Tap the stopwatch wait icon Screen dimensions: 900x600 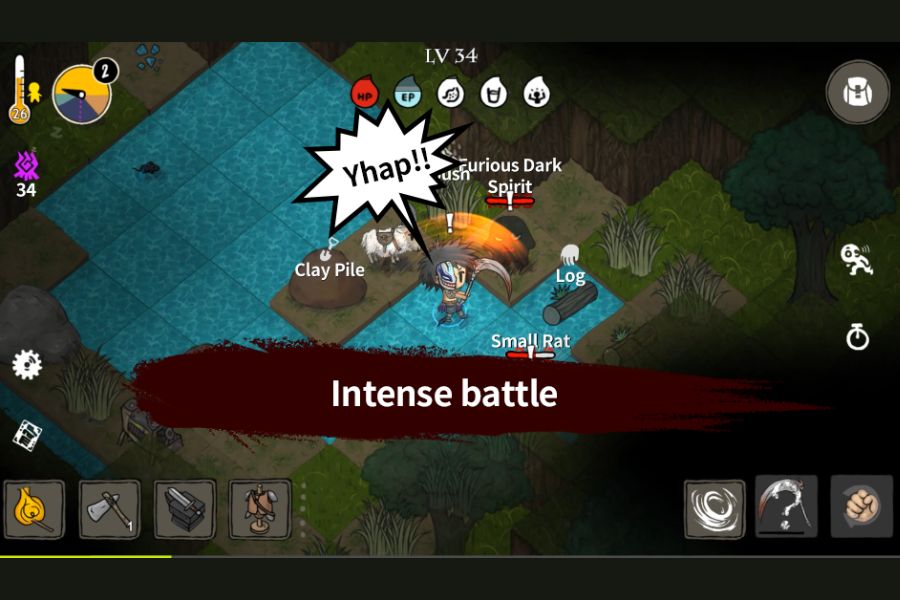[857, 337]
